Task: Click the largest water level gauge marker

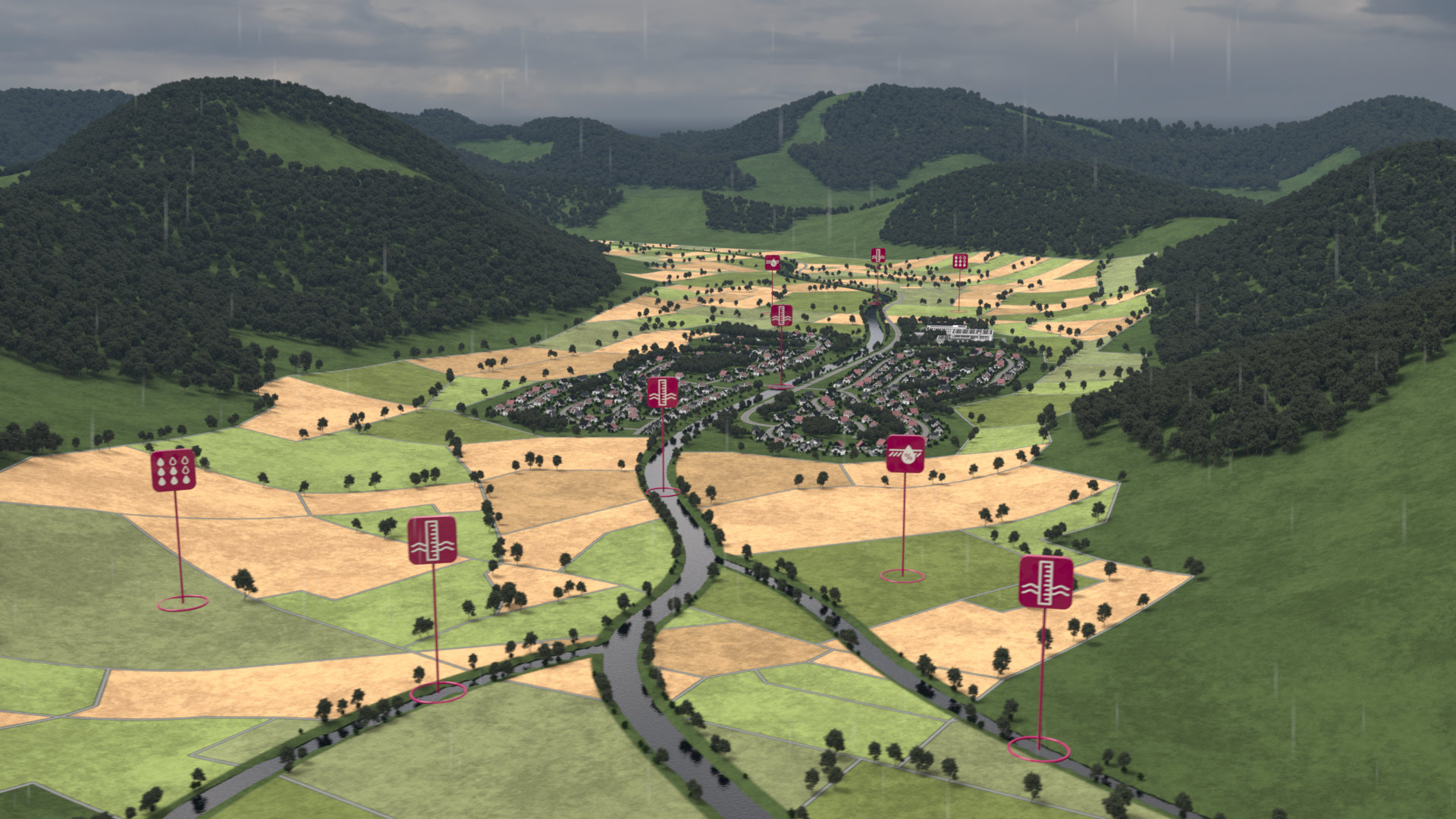Action: 1046,582
